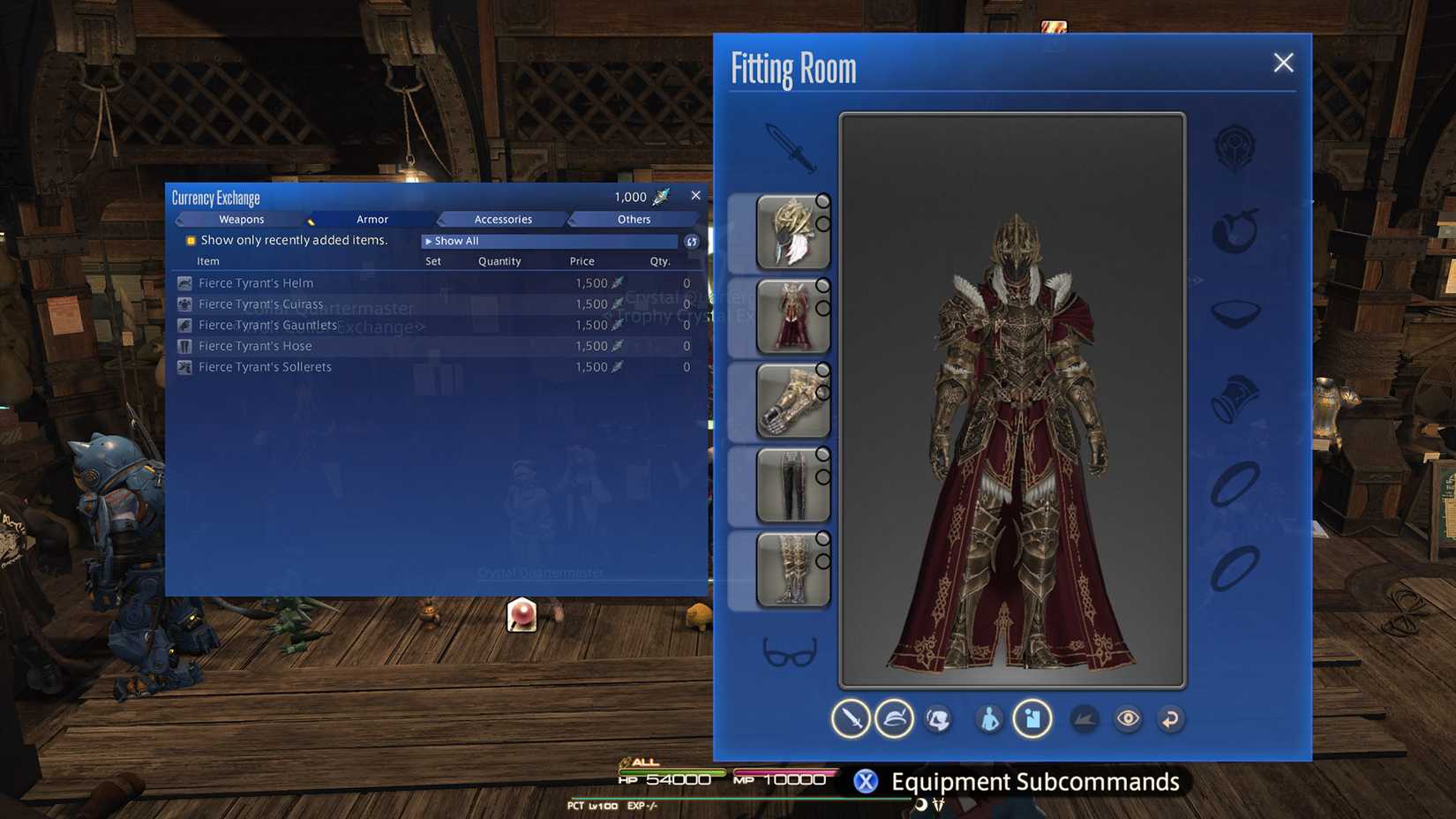Screen dimensions: 1456x819
Task: Toggle the weapon display button
Action: (x=851, y=718)
